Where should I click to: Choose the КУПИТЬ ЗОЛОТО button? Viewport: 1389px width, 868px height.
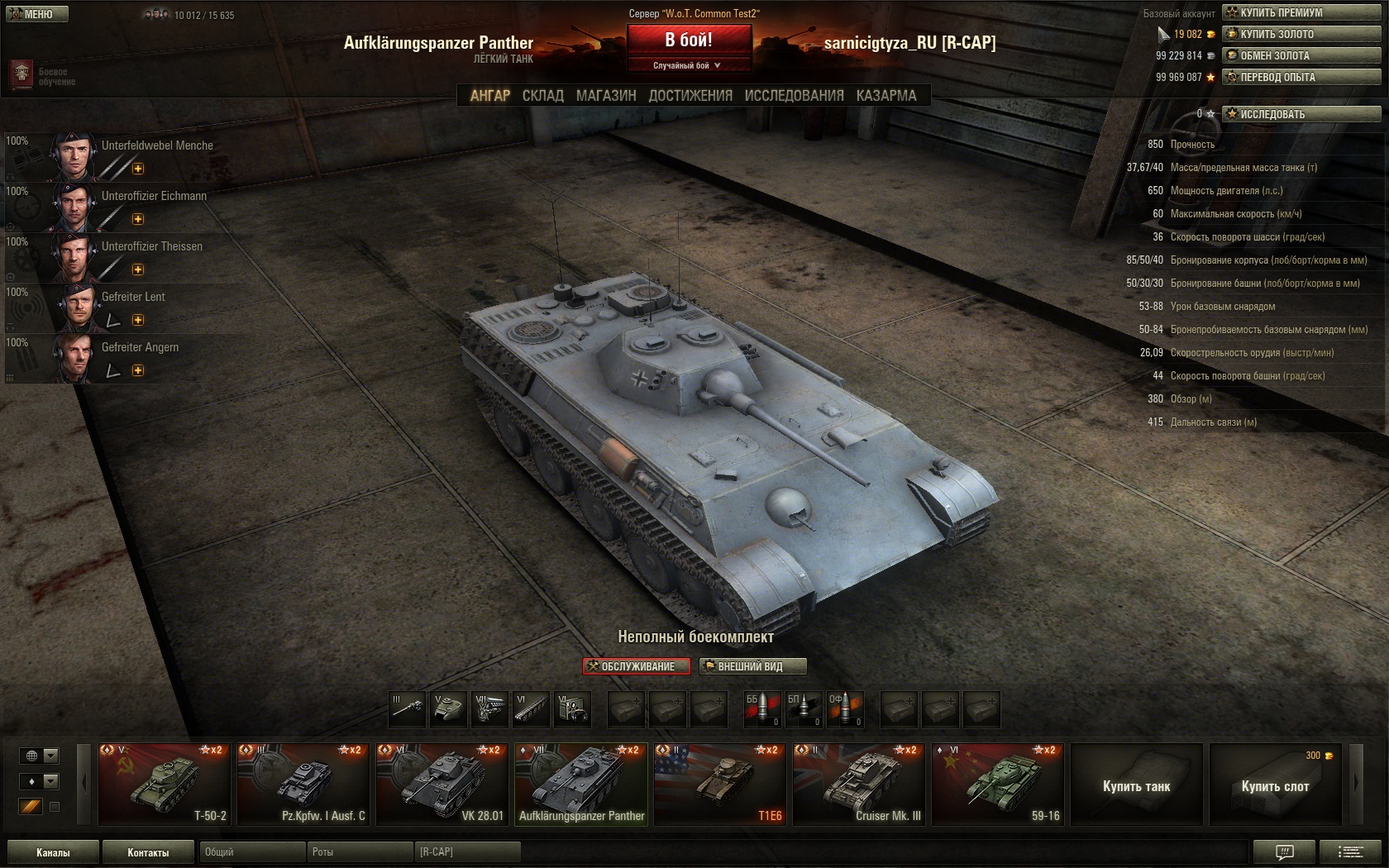pos(1301,34)
